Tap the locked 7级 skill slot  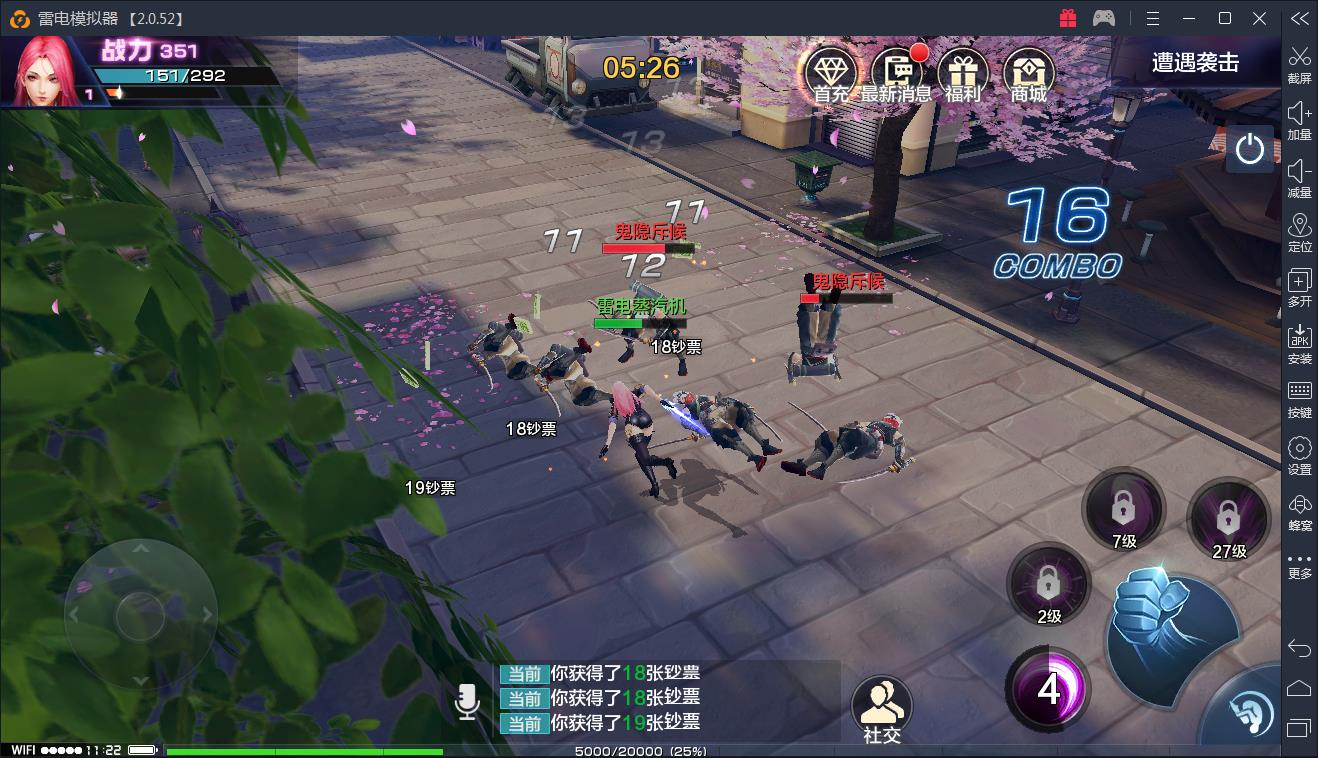(1124, 510)
